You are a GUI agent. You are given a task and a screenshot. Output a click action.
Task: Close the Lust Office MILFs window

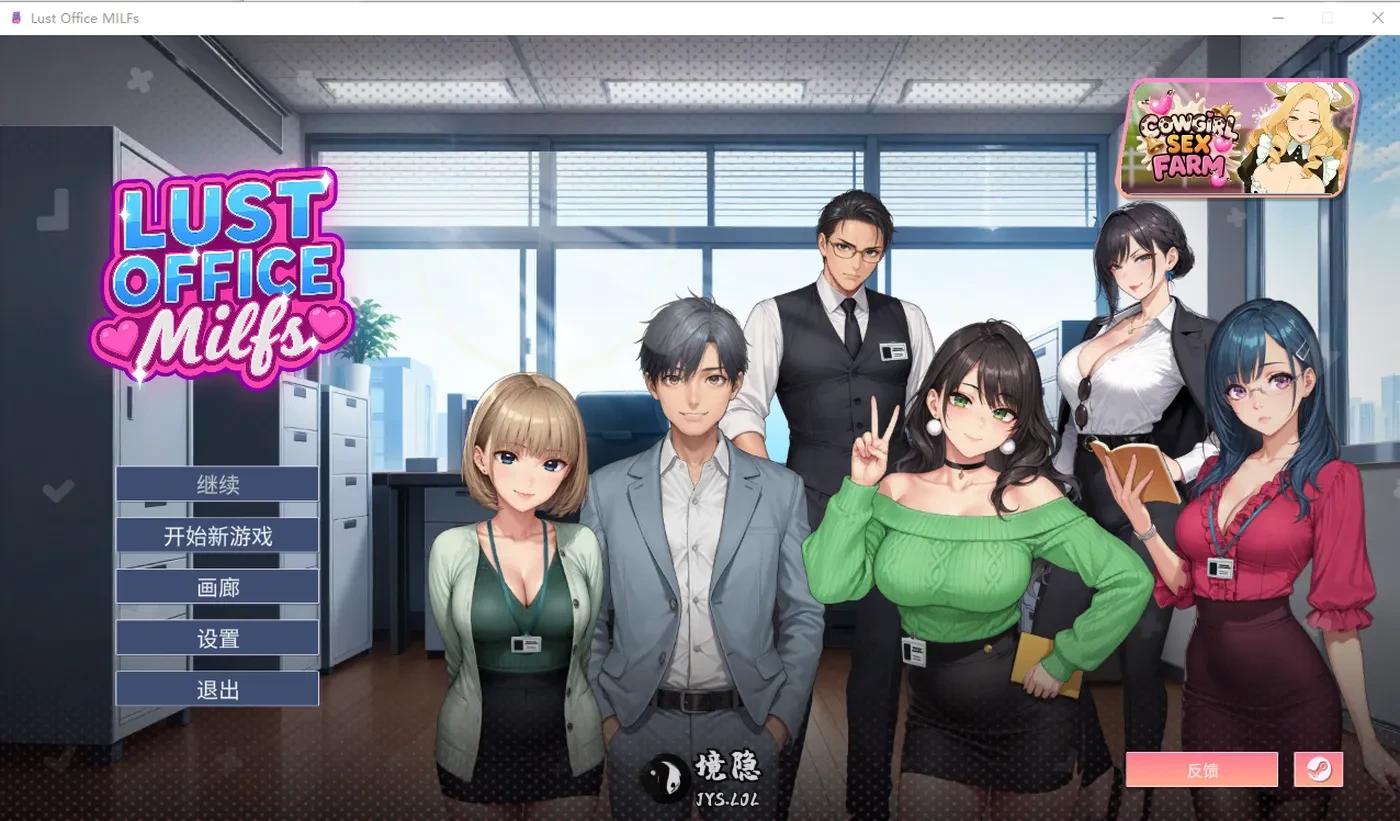1377,17
